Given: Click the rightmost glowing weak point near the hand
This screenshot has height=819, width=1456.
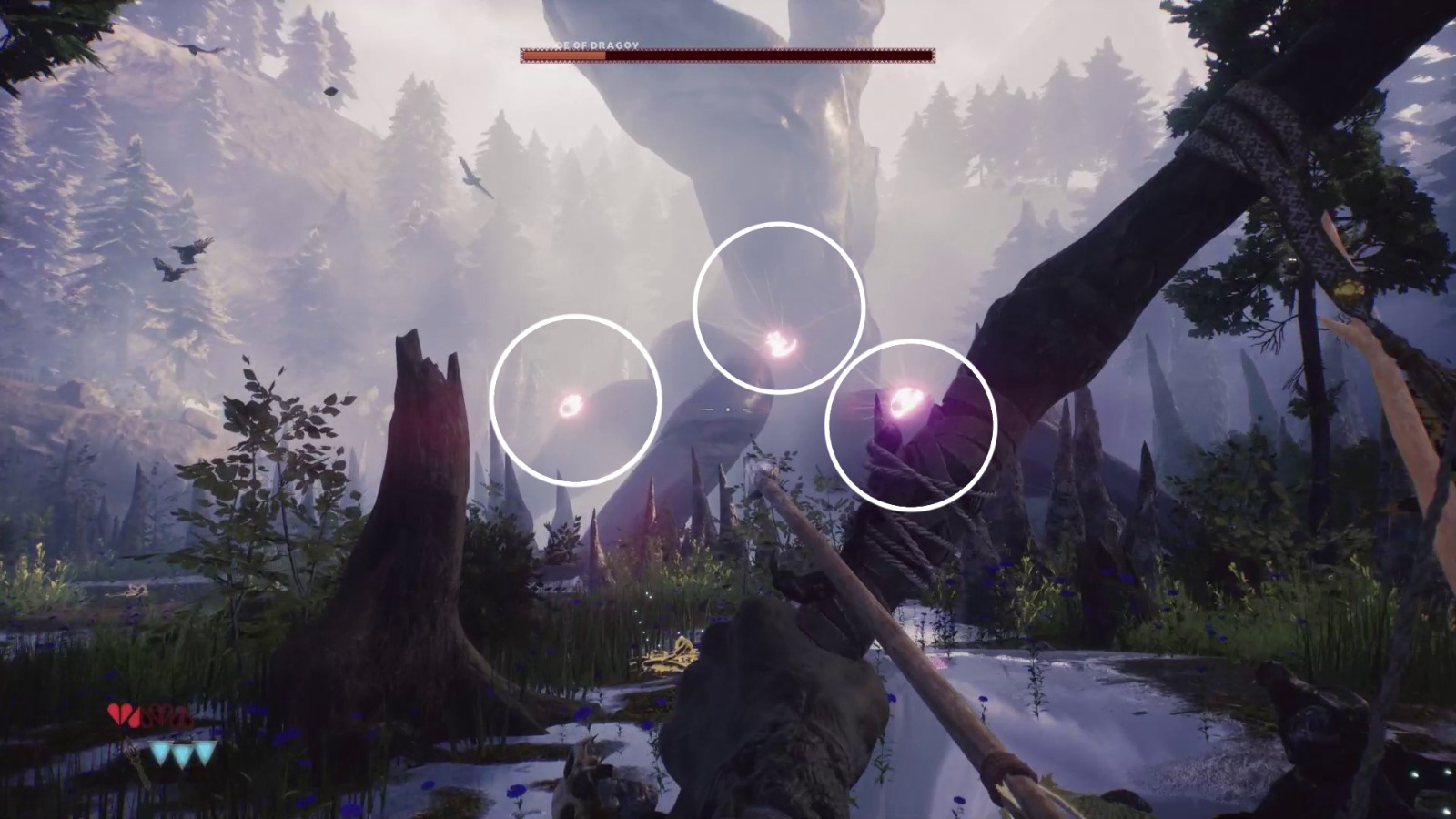Looking at the screenshot, I should pos(905,399).
